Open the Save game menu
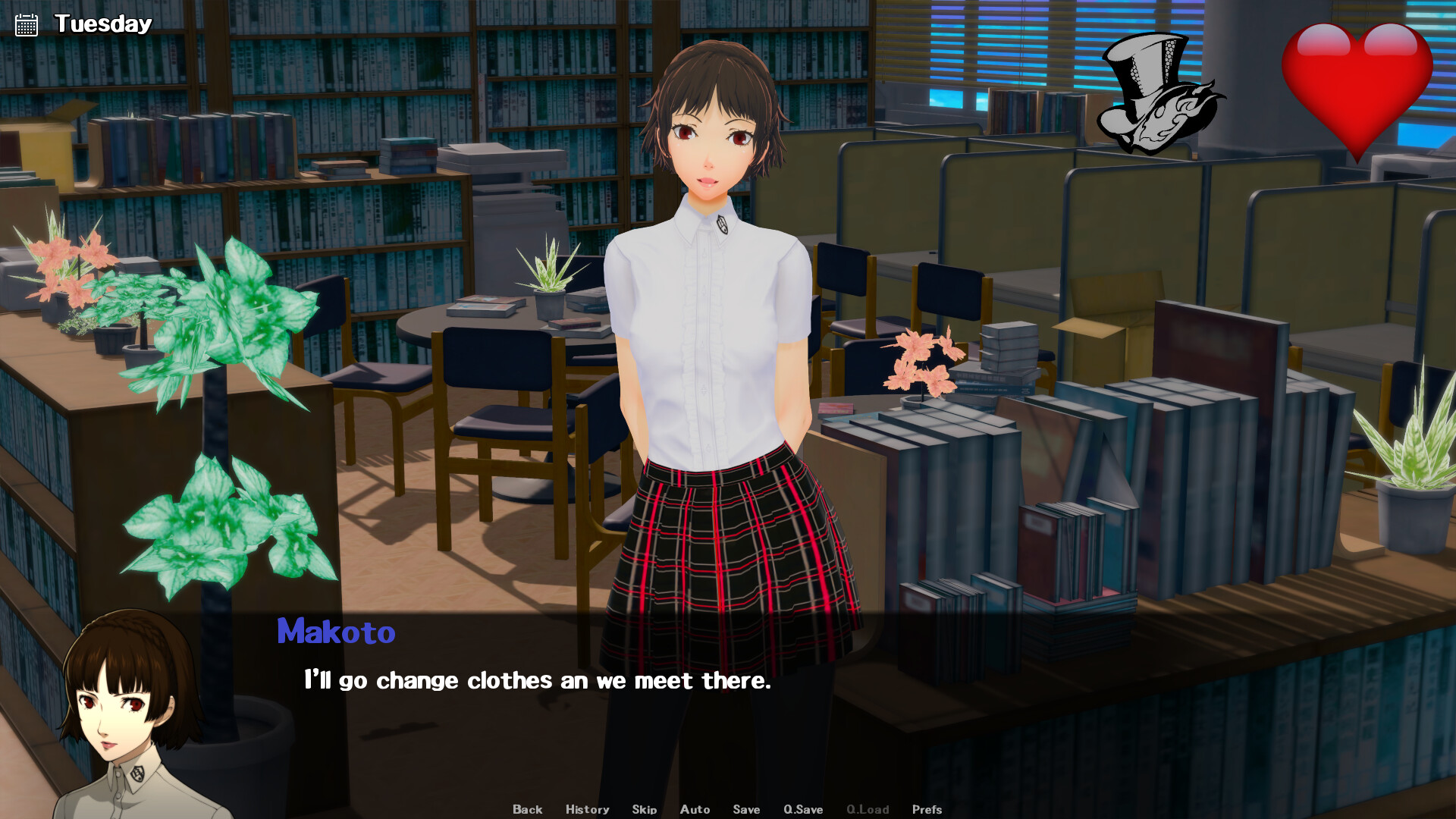1456x819 pixels. [x=746, y=809]
